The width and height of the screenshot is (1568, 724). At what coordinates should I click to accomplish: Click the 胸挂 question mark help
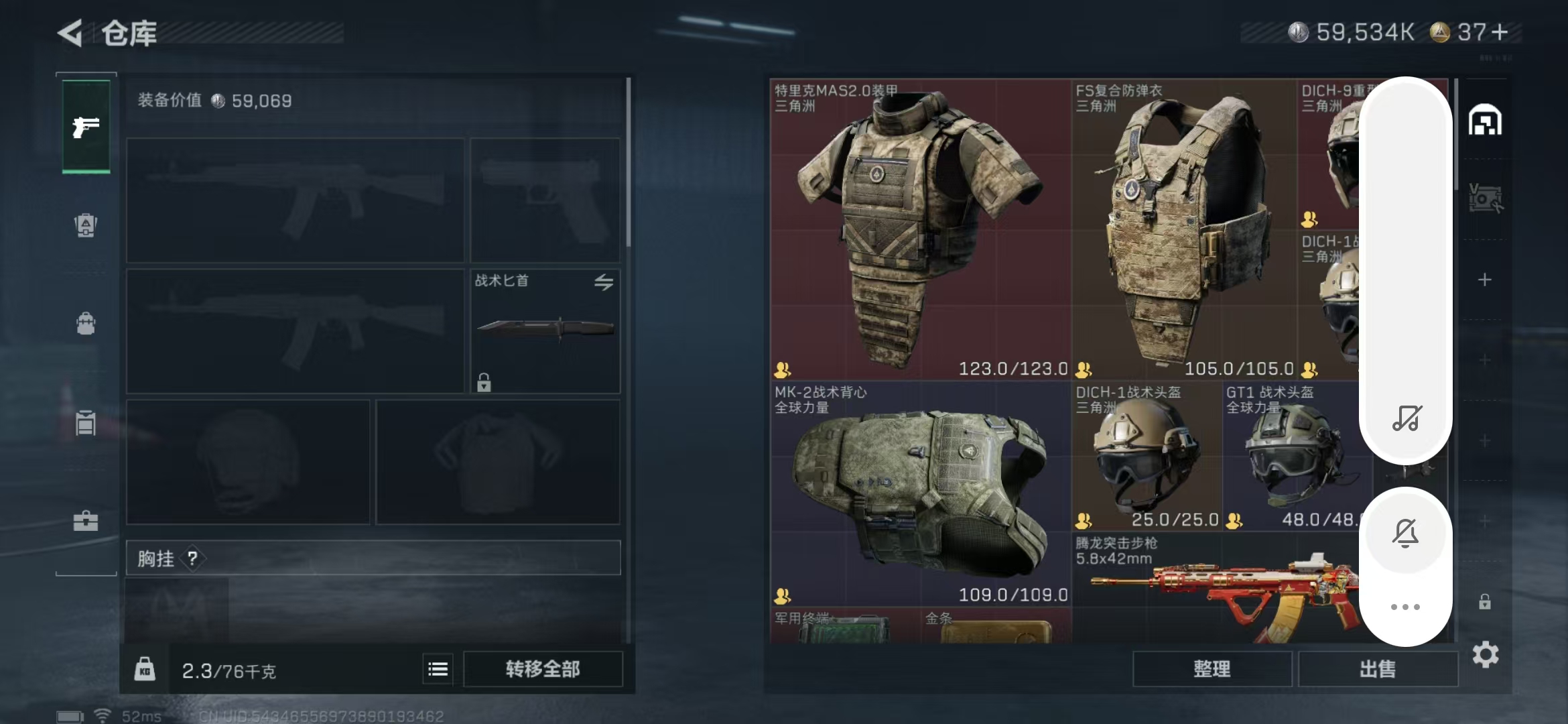click(x=192, y=558)
